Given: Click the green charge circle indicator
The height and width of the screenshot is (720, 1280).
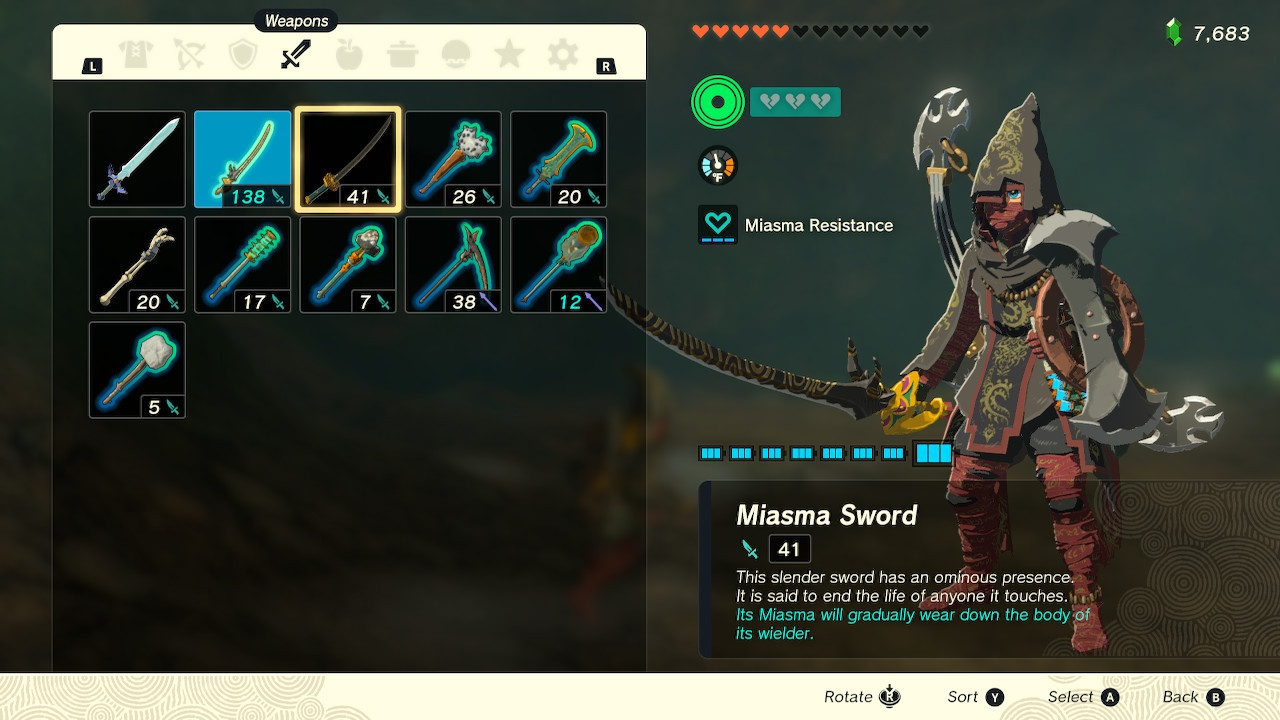Looking at the screenshot, I should click(716, 102).
